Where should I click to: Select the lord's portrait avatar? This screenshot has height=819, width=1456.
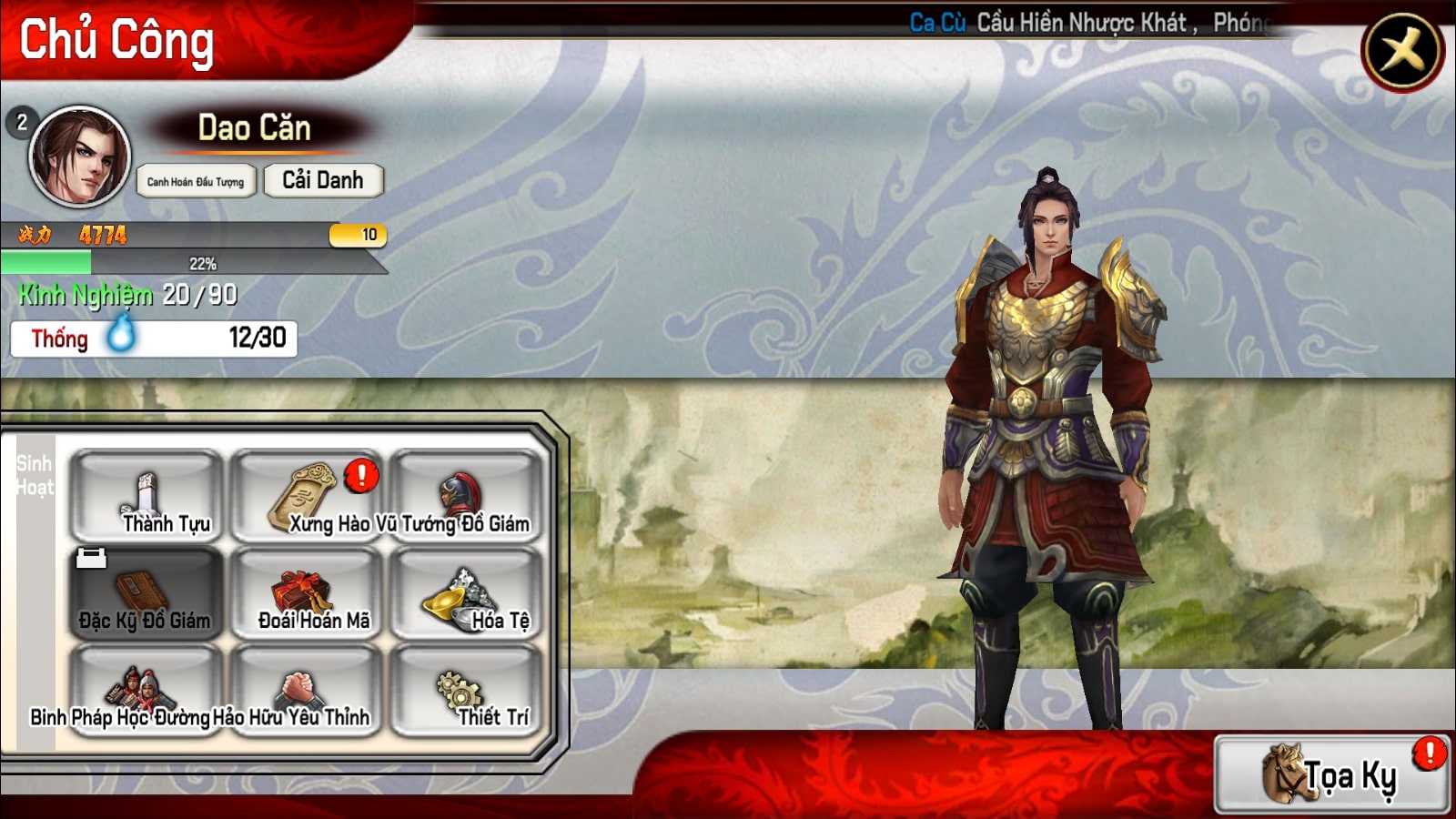coord(80,156)
